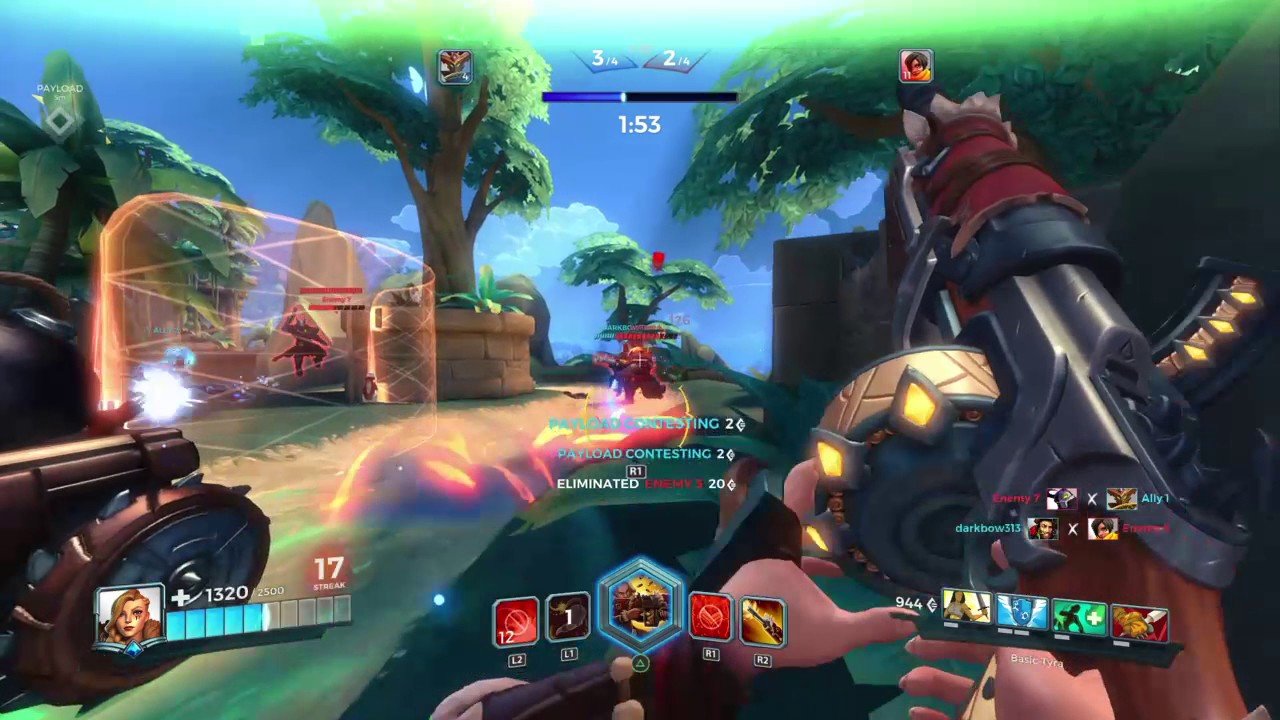Select the bird-like champion portrait in top bar
The height and width of the screenshot is (720, 1280).
[455, 66]
